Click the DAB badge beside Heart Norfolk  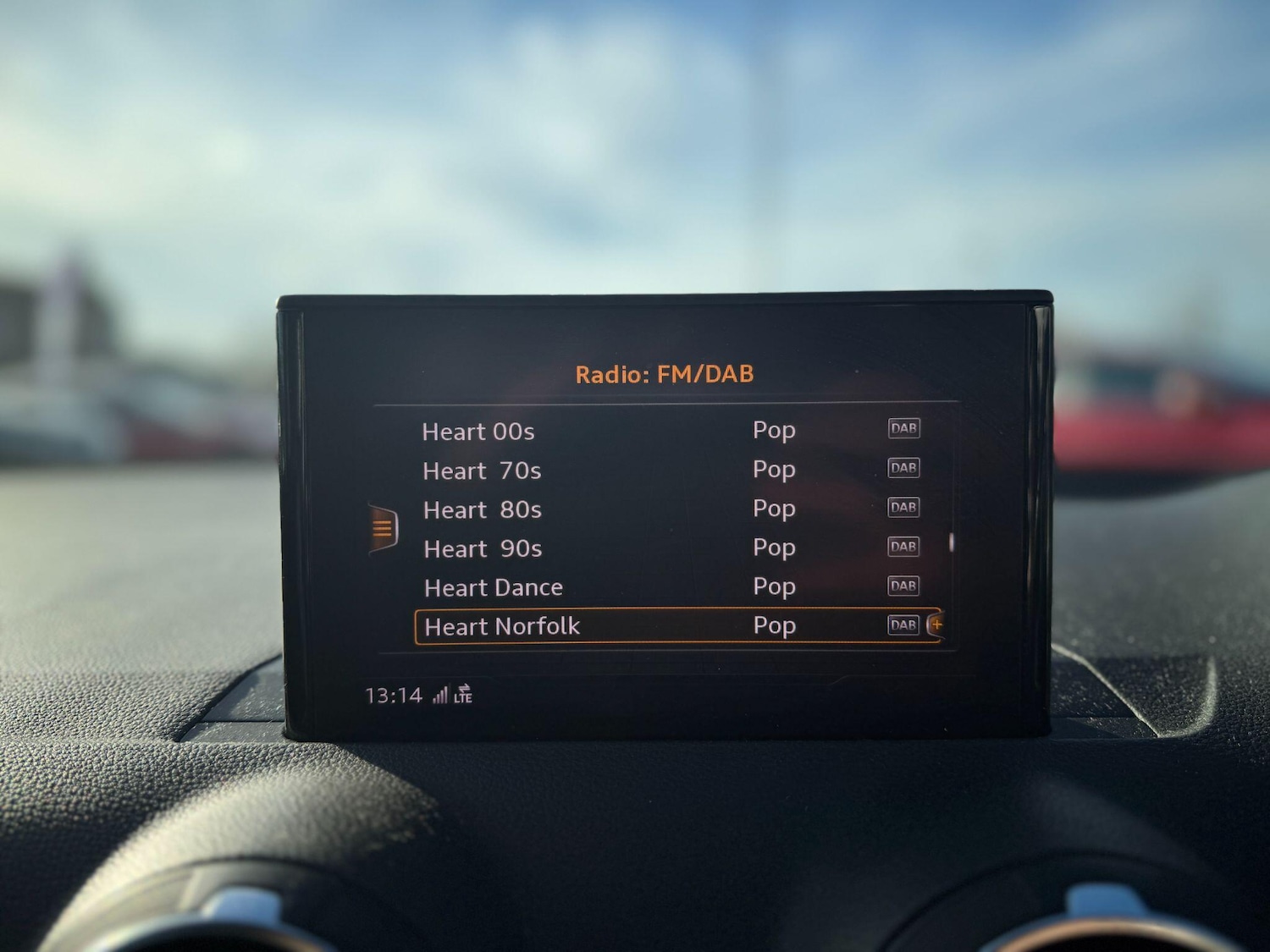click(x=903, y=625)
